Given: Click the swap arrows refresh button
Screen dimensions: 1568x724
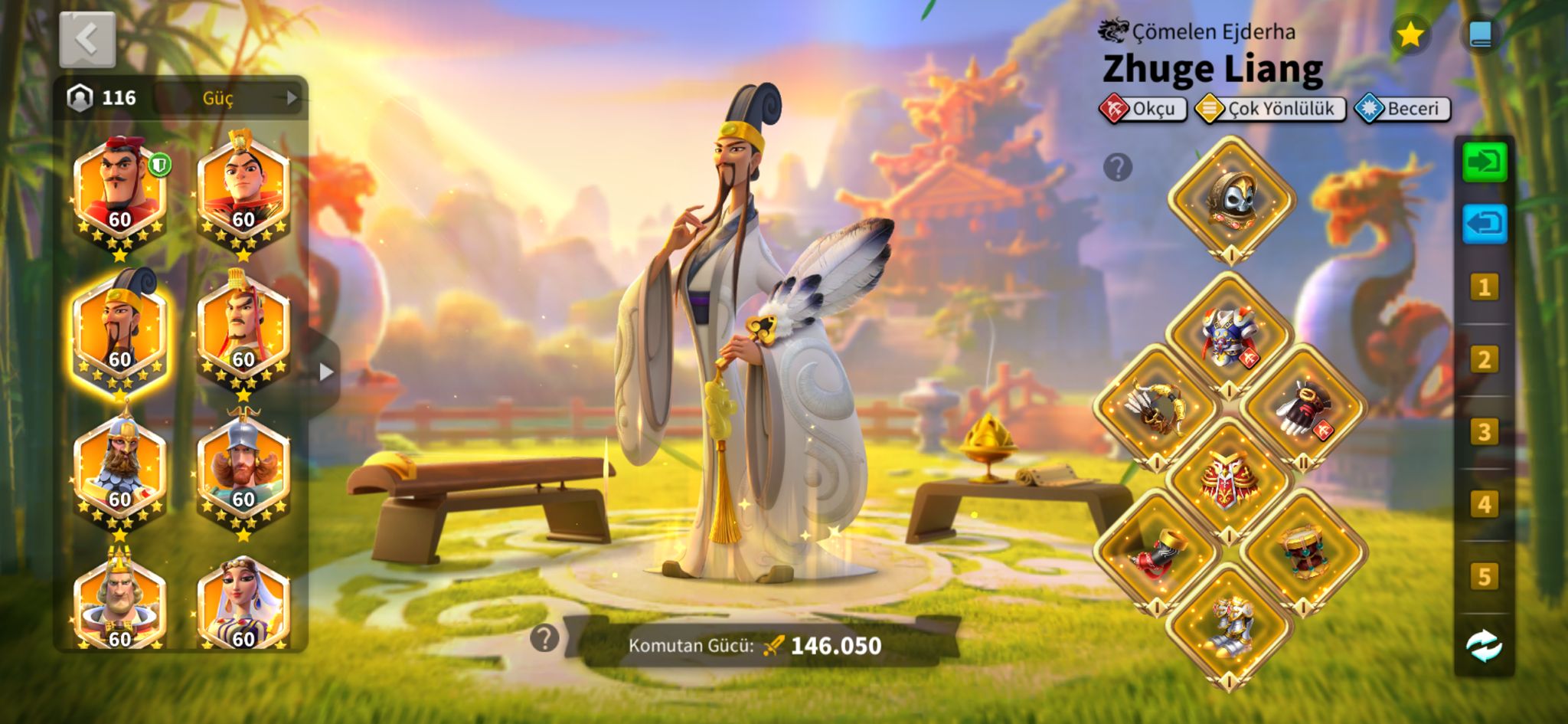Looking at the screenshot, I should 1484,645.
